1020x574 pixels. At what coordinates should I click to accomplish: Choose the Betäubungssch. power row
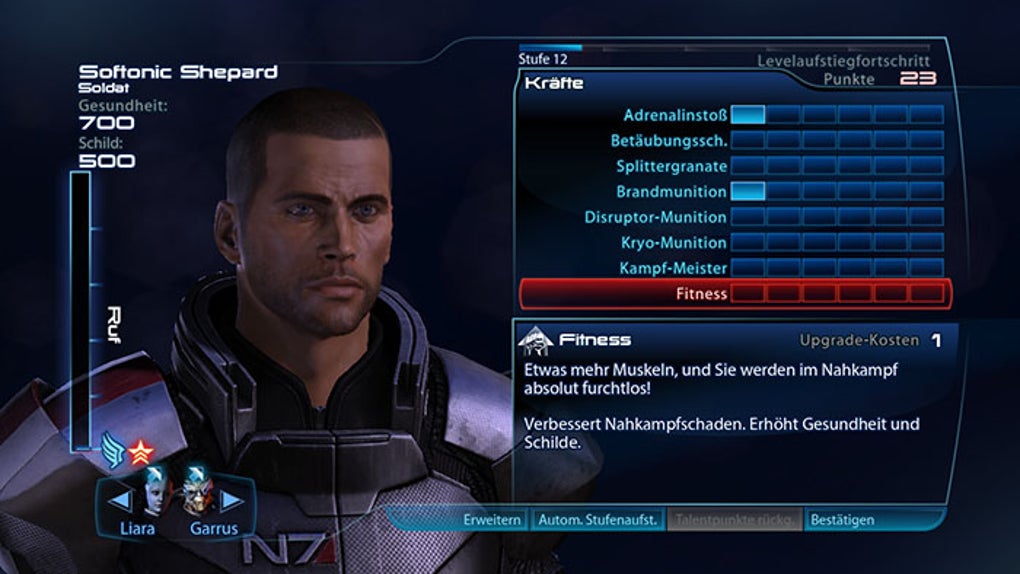click(669, 140)
